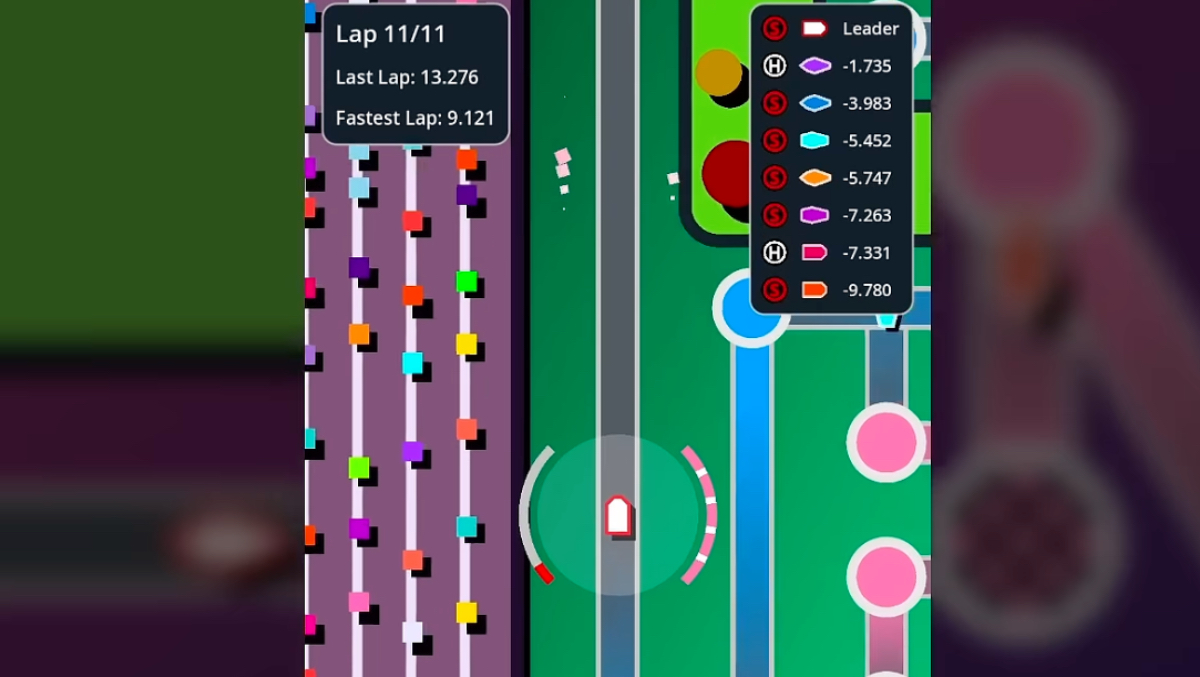Screen dimensions: 1200x677
Task: Select the pink car at -7.331
Action: (x=831, y=252)
